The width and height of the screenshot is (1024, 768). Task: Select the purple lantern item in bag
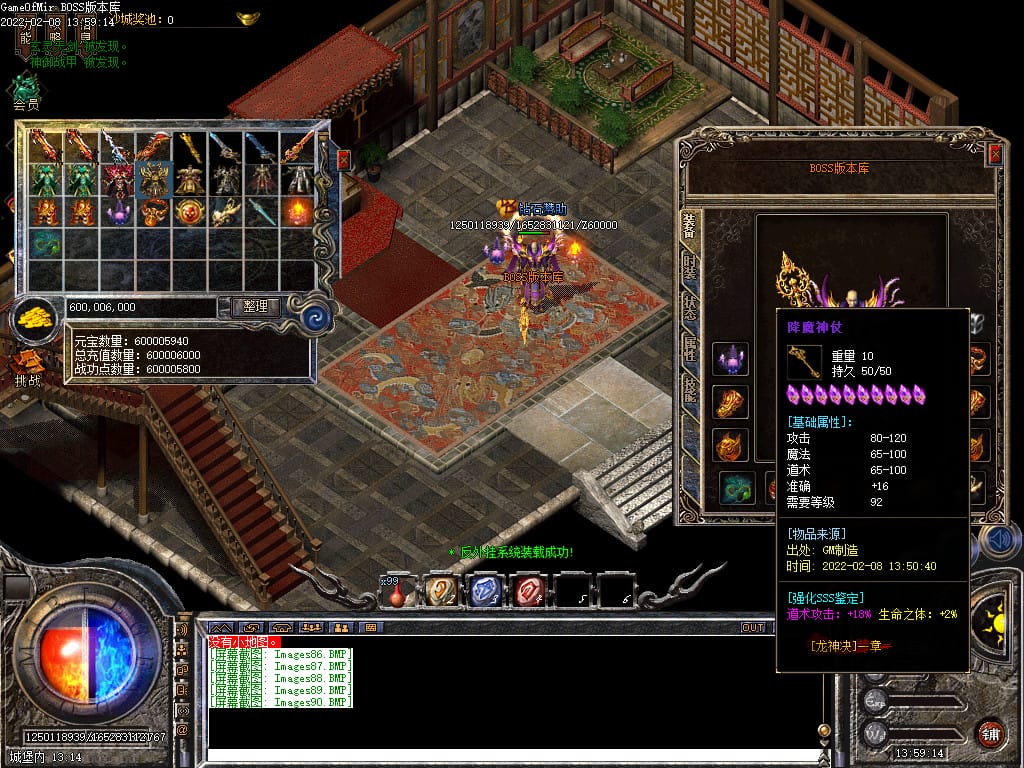tap(119, 212)
